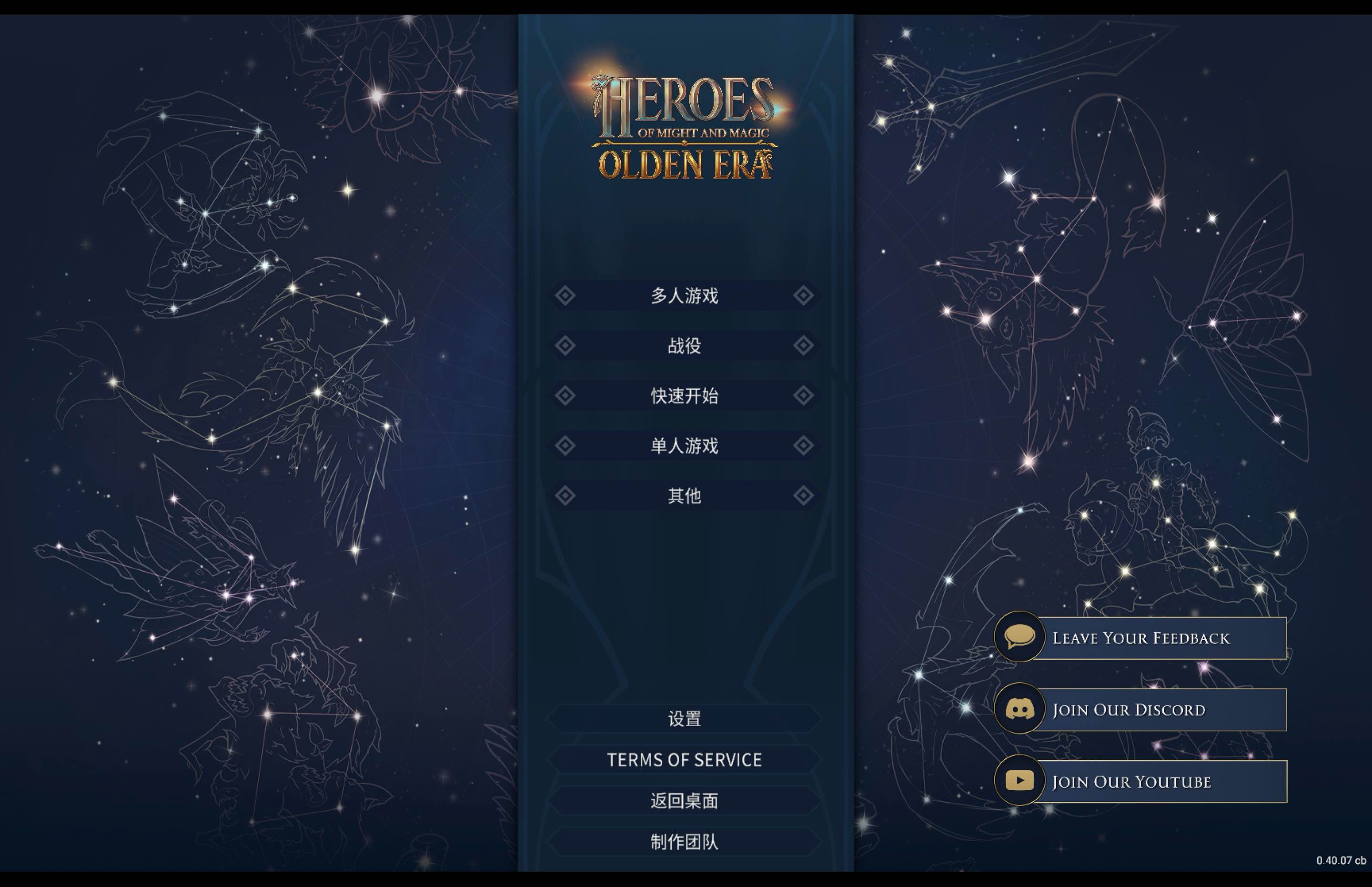Open the 设置 settings screen
The height and width of the screenshot is (887, 1372).
click(684, 718)
